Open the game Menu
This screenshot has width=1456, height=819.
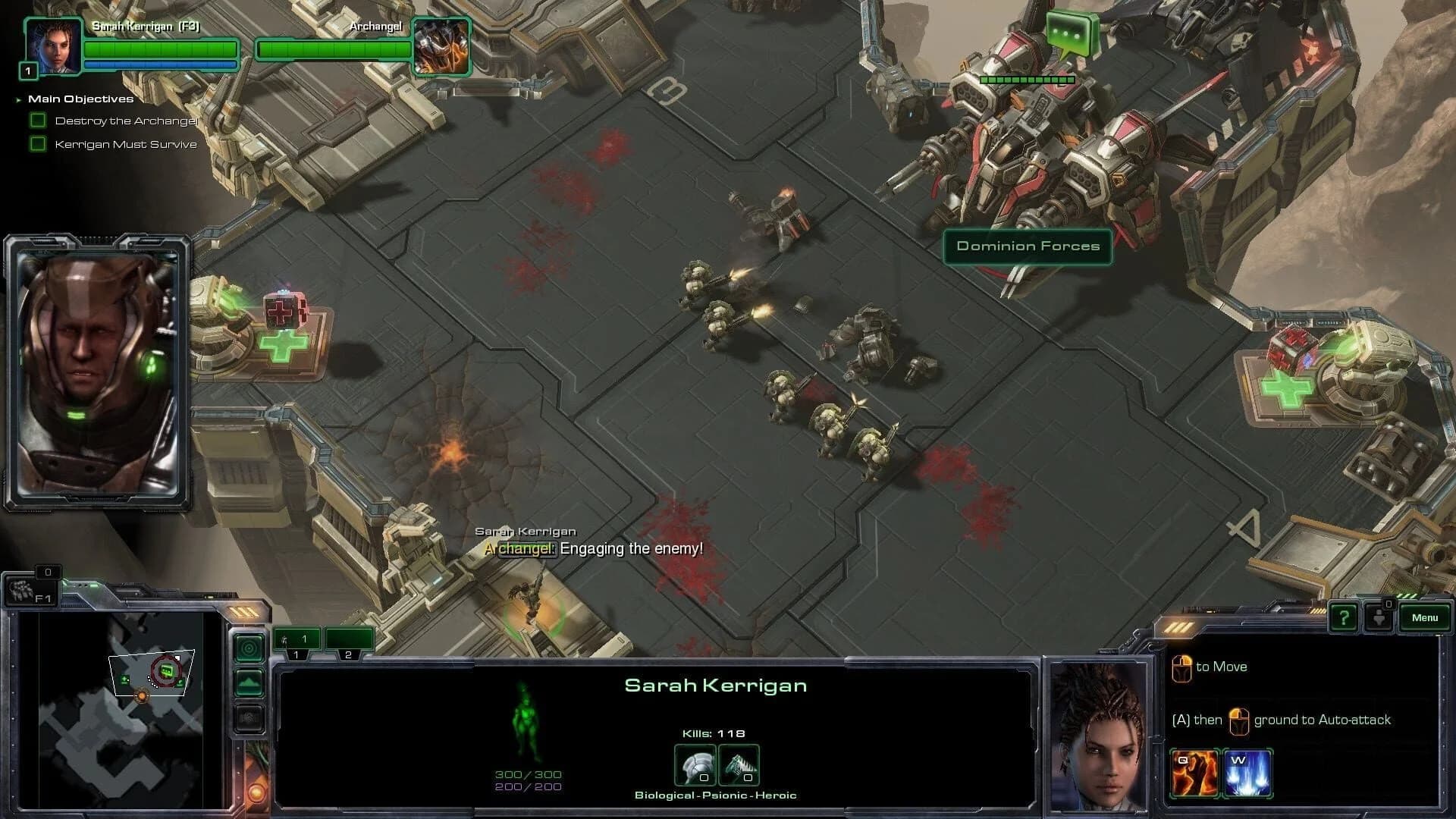click(1425, 617)
